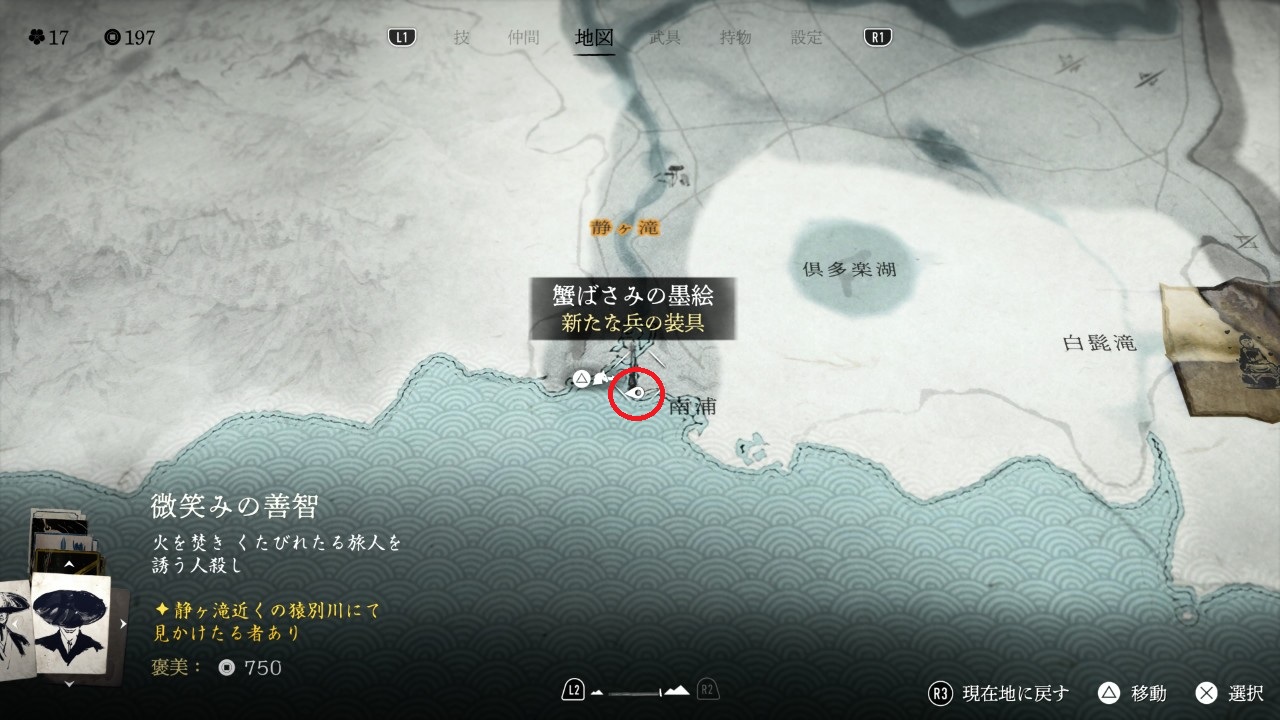Select the 静ヶ滝 location label
Image resolution: width=1280 pixels, height=720 pixels.
624,228
